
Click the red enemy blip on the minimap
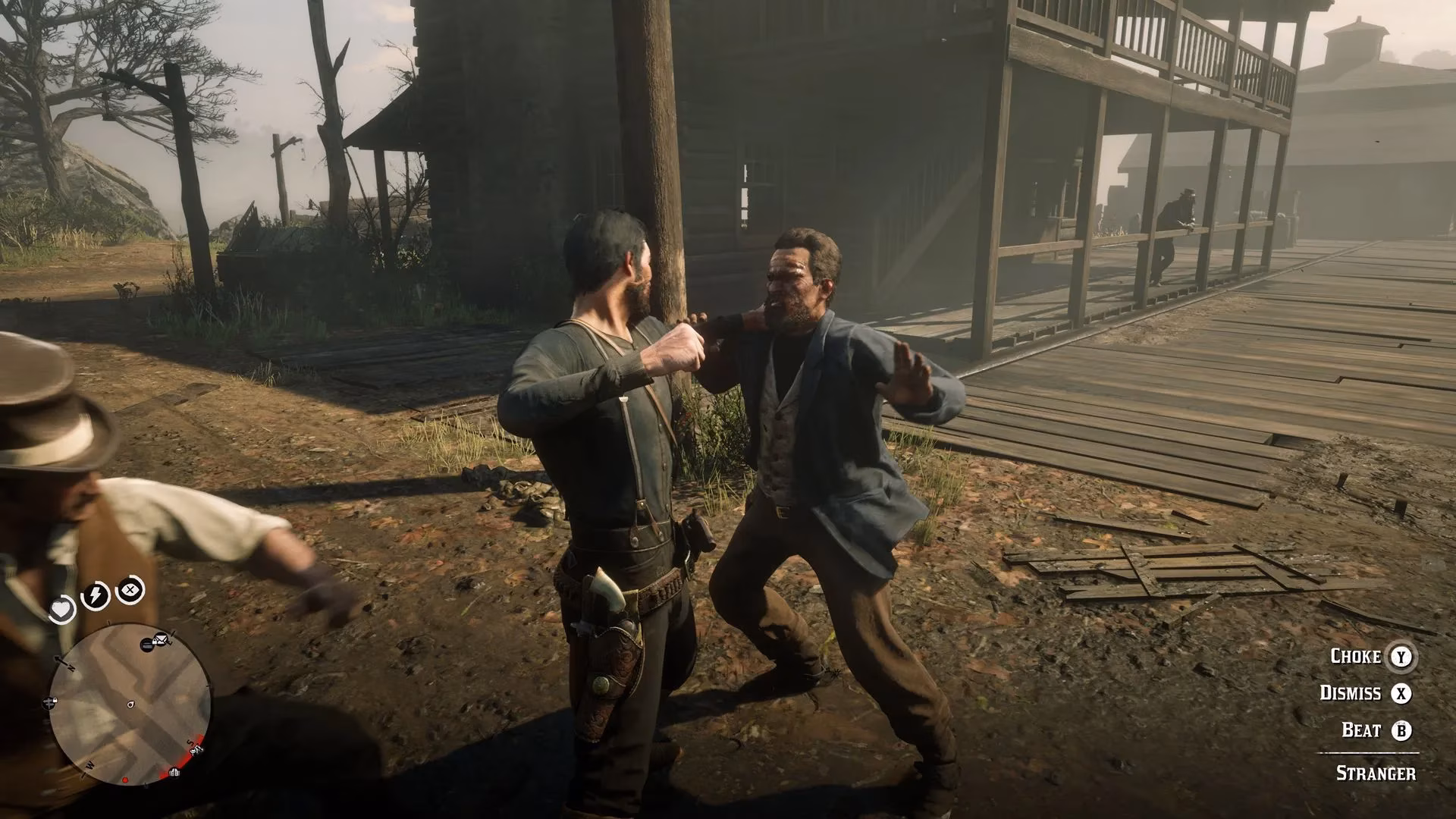tap(125, 780)
